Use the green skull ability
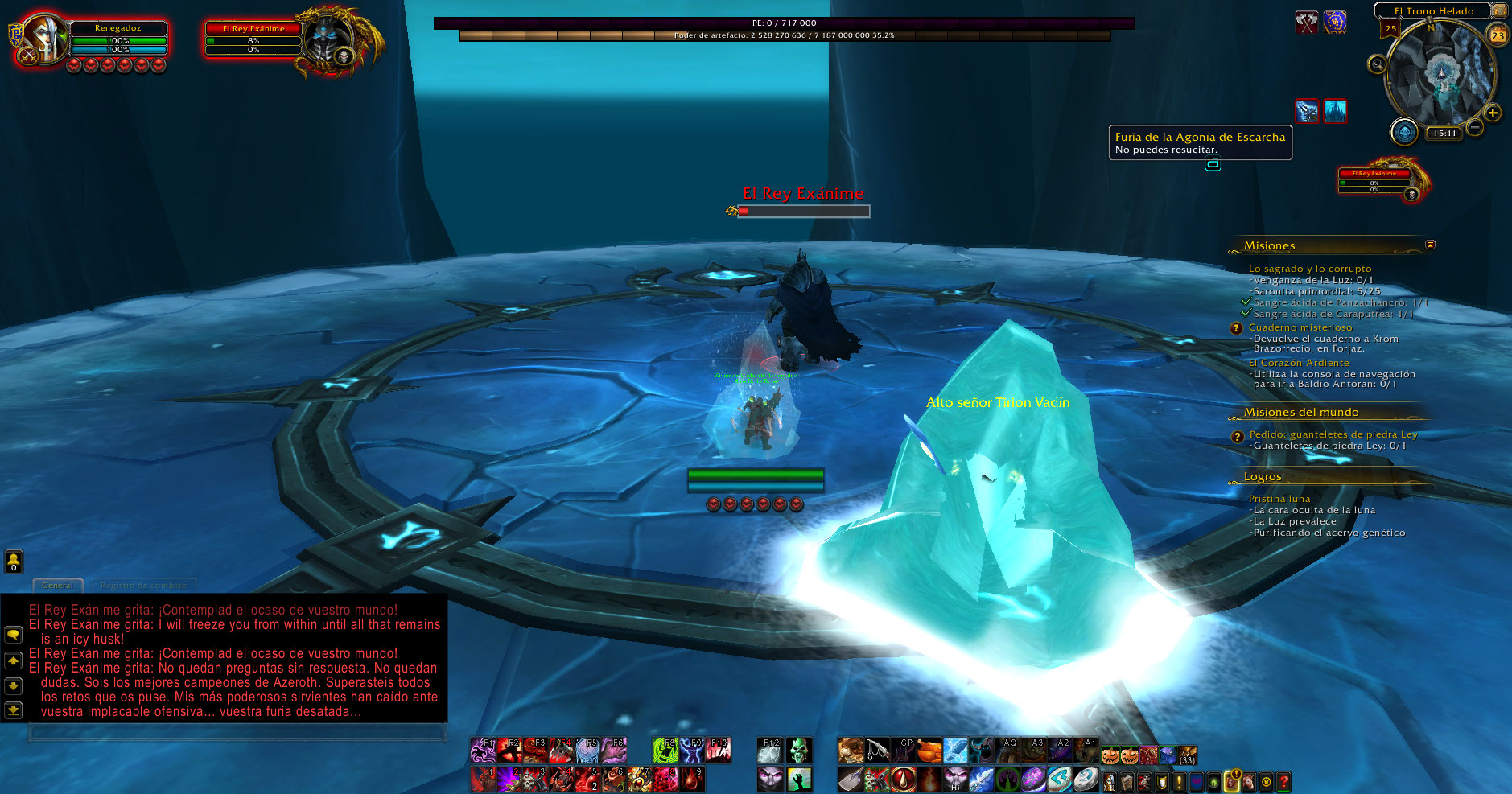 (798, 750)
